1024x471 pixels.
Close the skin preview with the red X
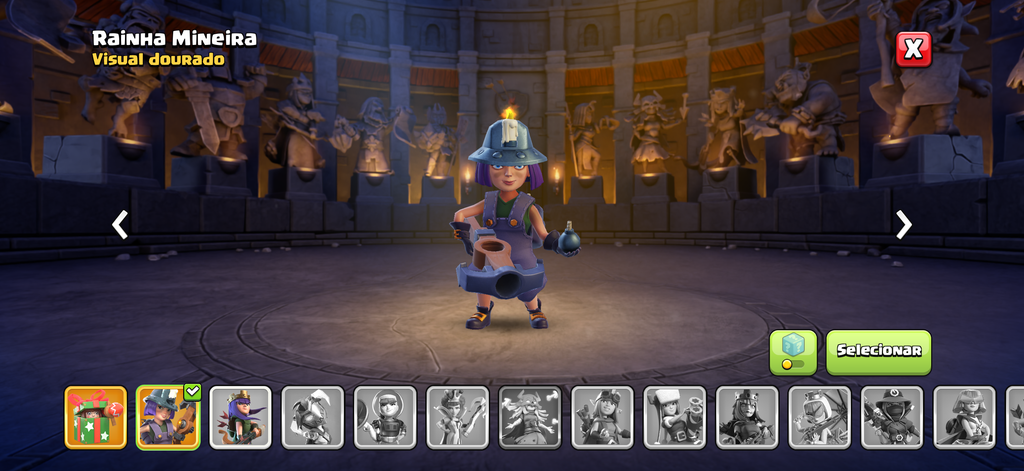pos(913,49)
